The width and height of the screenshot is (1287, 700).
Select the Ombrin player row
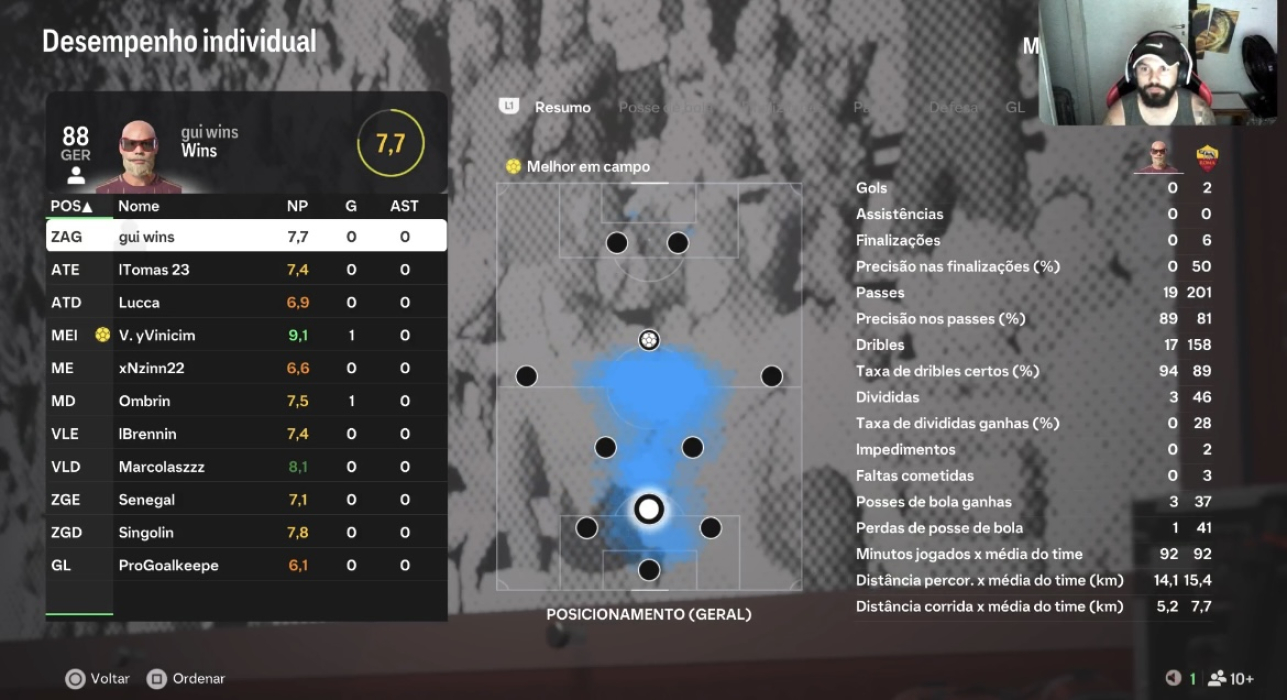pos(246,401)
